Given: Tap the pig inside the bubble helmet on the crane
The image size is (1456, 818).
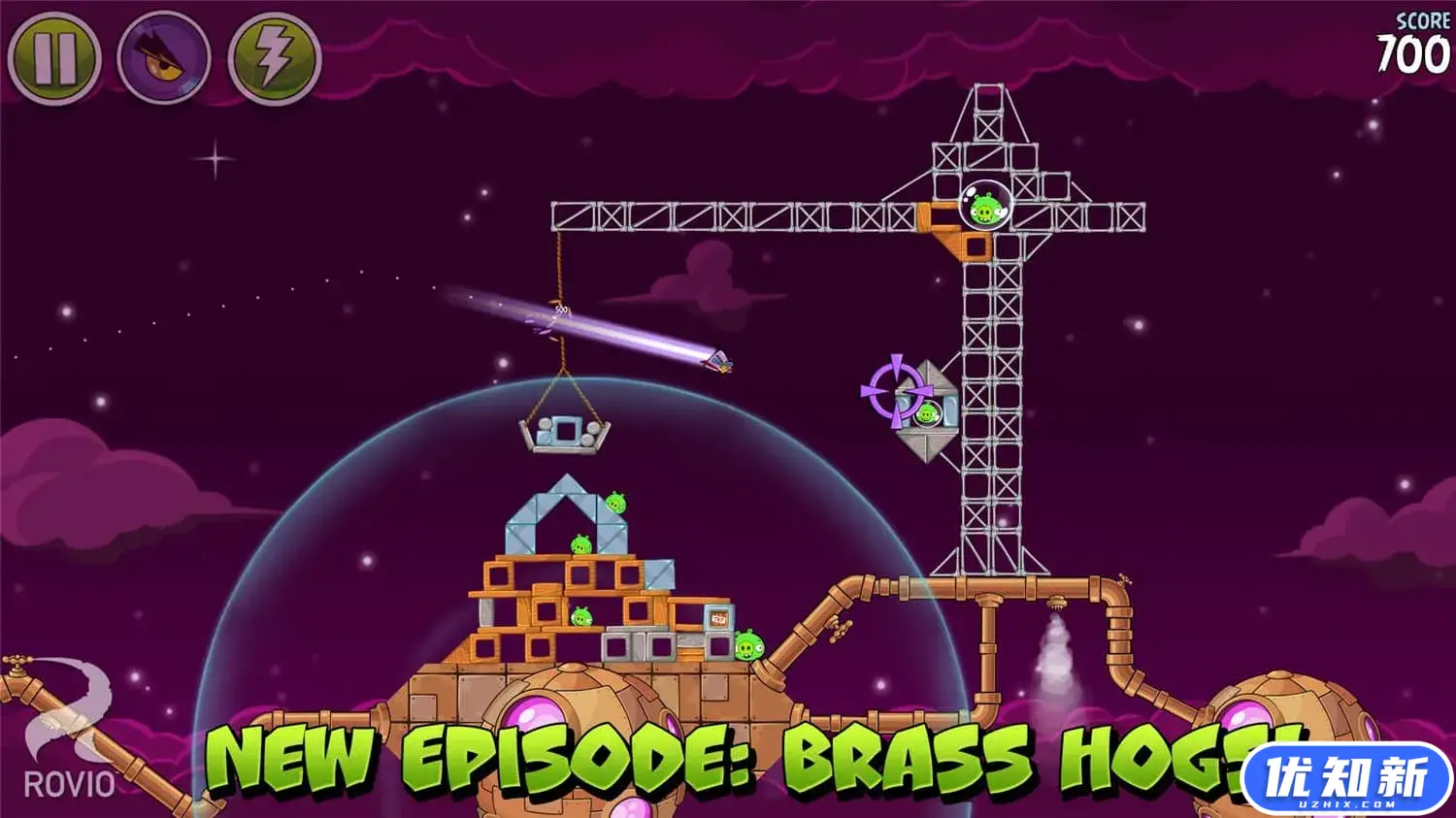Looking at the screenshot, I should point(985,206).
